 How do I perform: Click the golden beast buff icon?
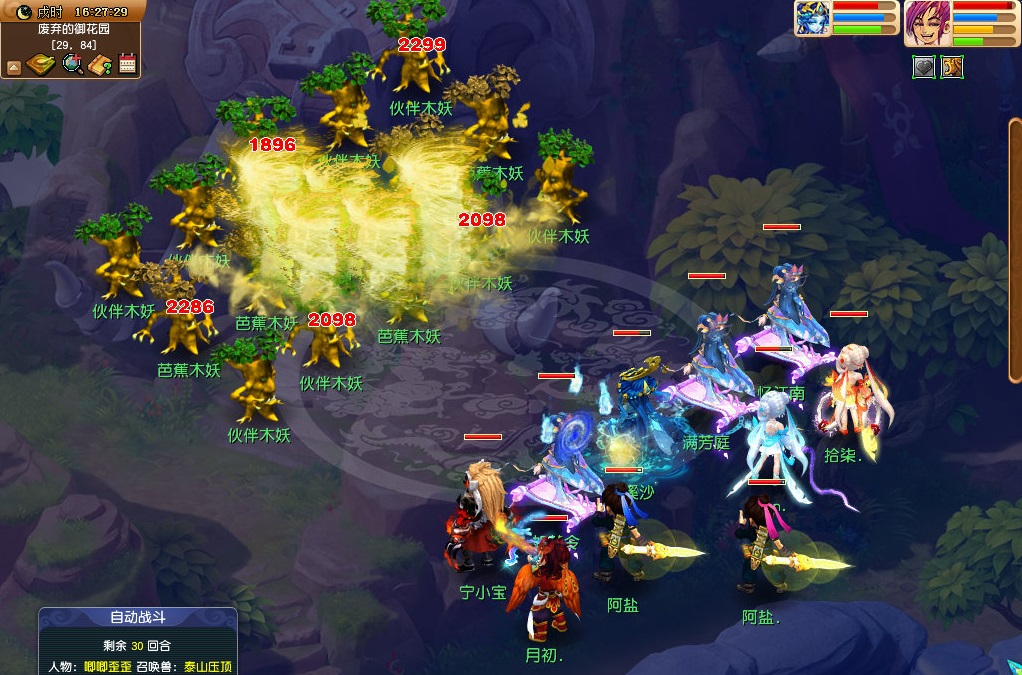pyautogui.click(x=951, y=67)
